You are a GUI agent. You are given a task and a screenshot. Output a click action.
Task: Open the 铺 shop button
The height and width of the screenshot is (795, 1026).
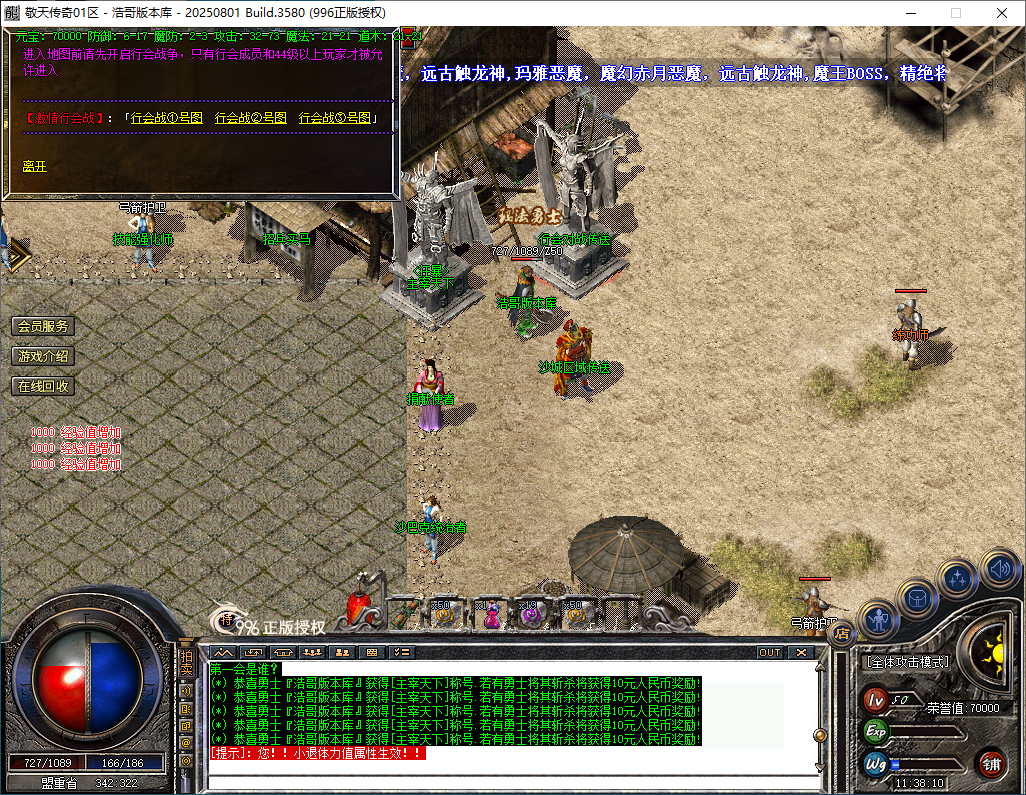click(x=991, y=764)
